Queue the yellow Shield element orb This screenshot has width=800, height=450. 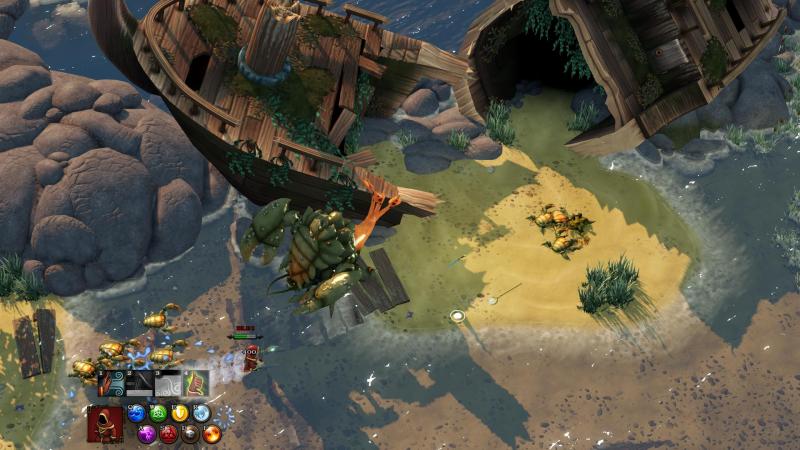(x=180, y=414)
